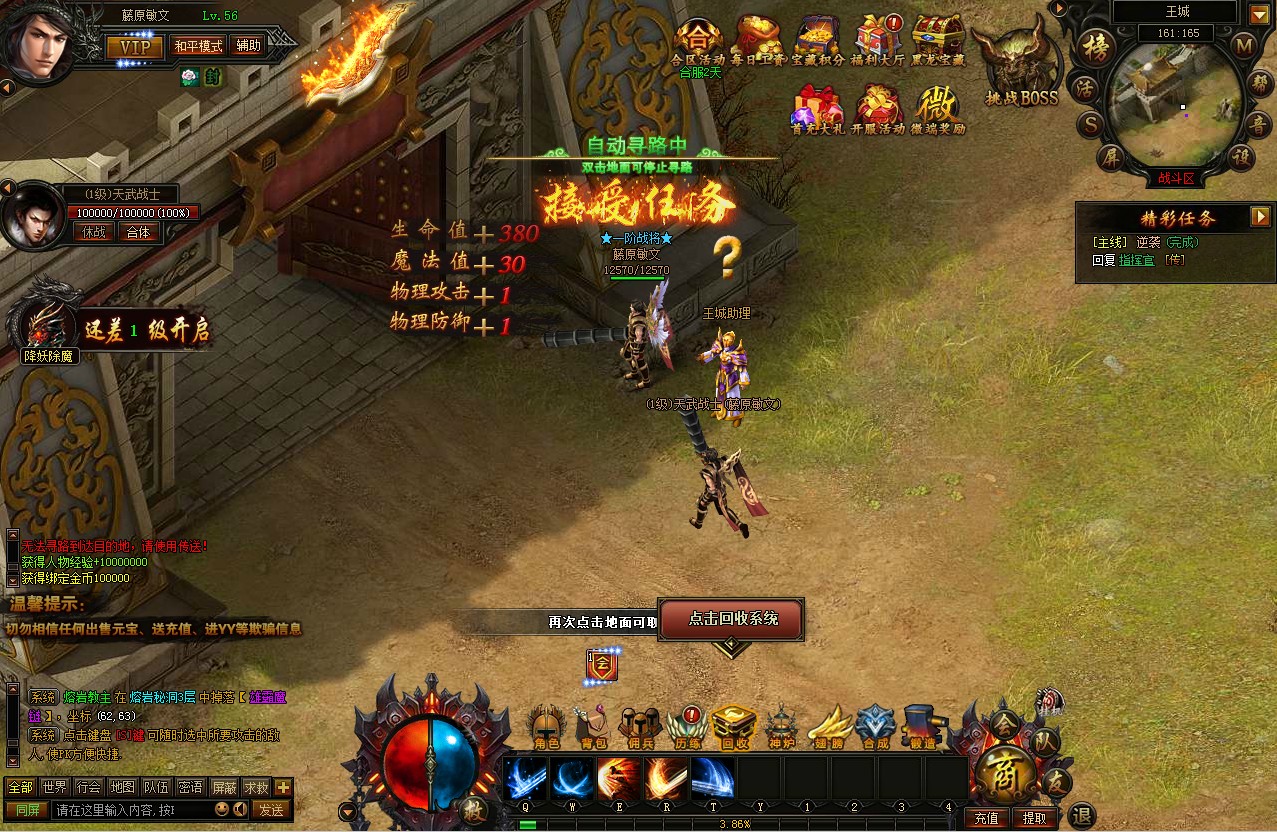Open the 背包 backpack icon
This screenshot has width=1277, height=832.
pyautogui.click(x=594, y=727)
